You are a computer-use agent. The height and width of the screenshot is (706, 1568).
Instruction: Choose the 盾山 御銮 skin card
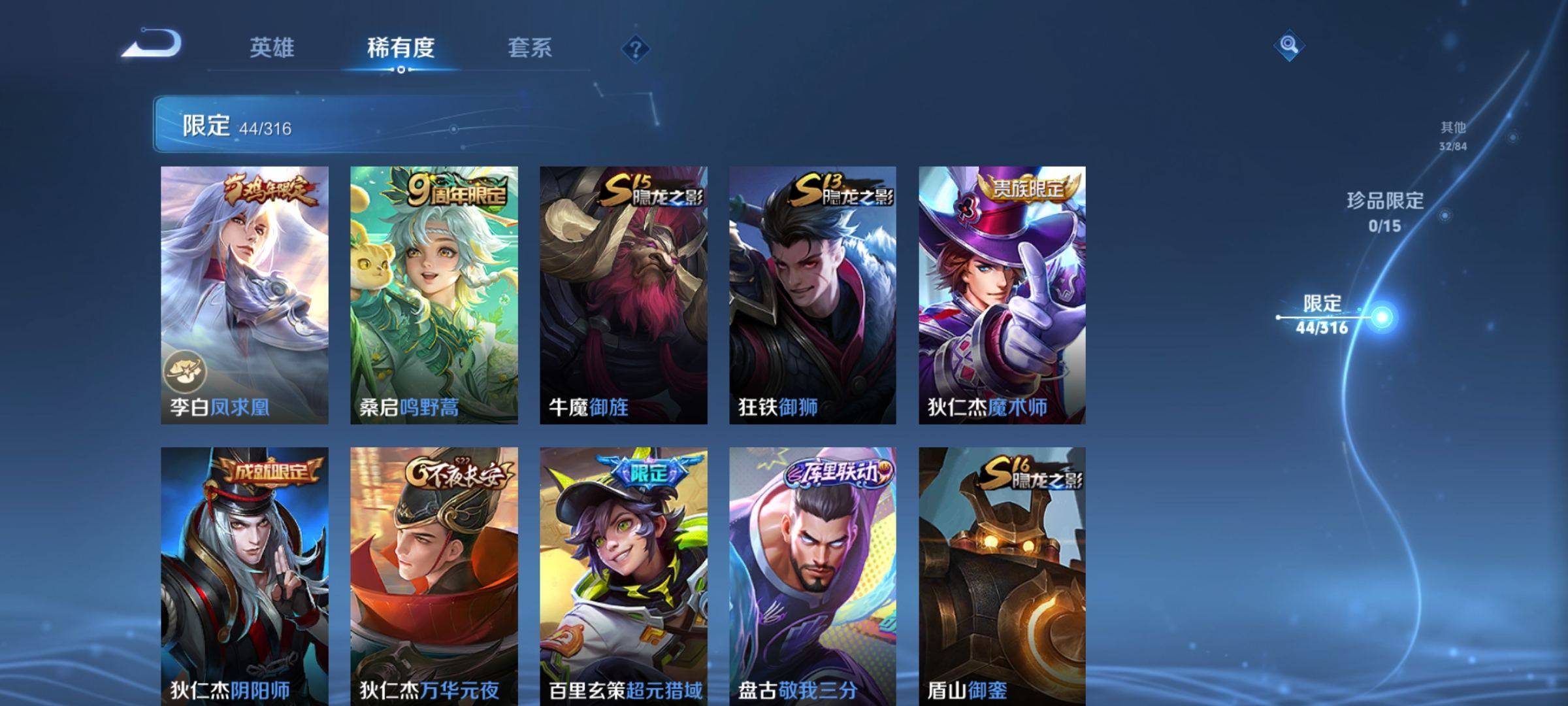click(1002, 575)
